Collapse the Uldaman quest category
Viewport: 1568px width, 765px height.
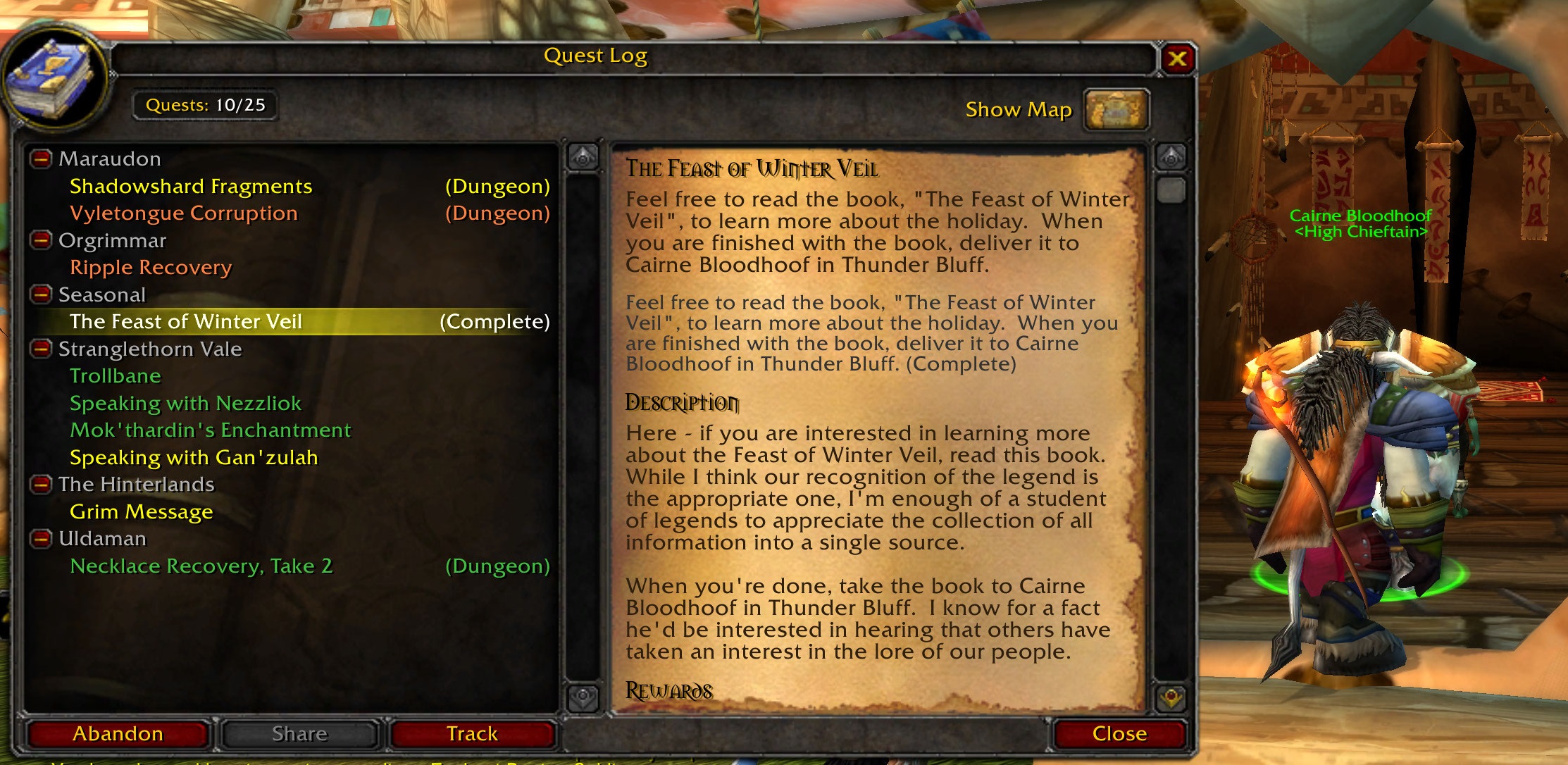tap(41, 539)
